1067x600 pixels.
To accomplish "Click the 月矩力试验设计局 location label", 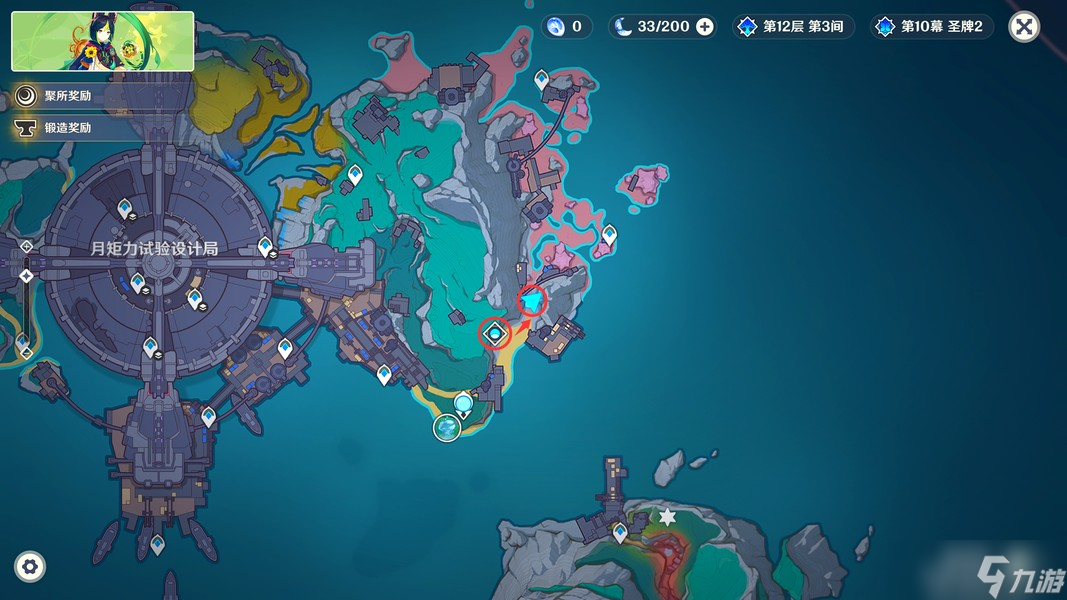I will pyautogui.click(x=153, y=248).
